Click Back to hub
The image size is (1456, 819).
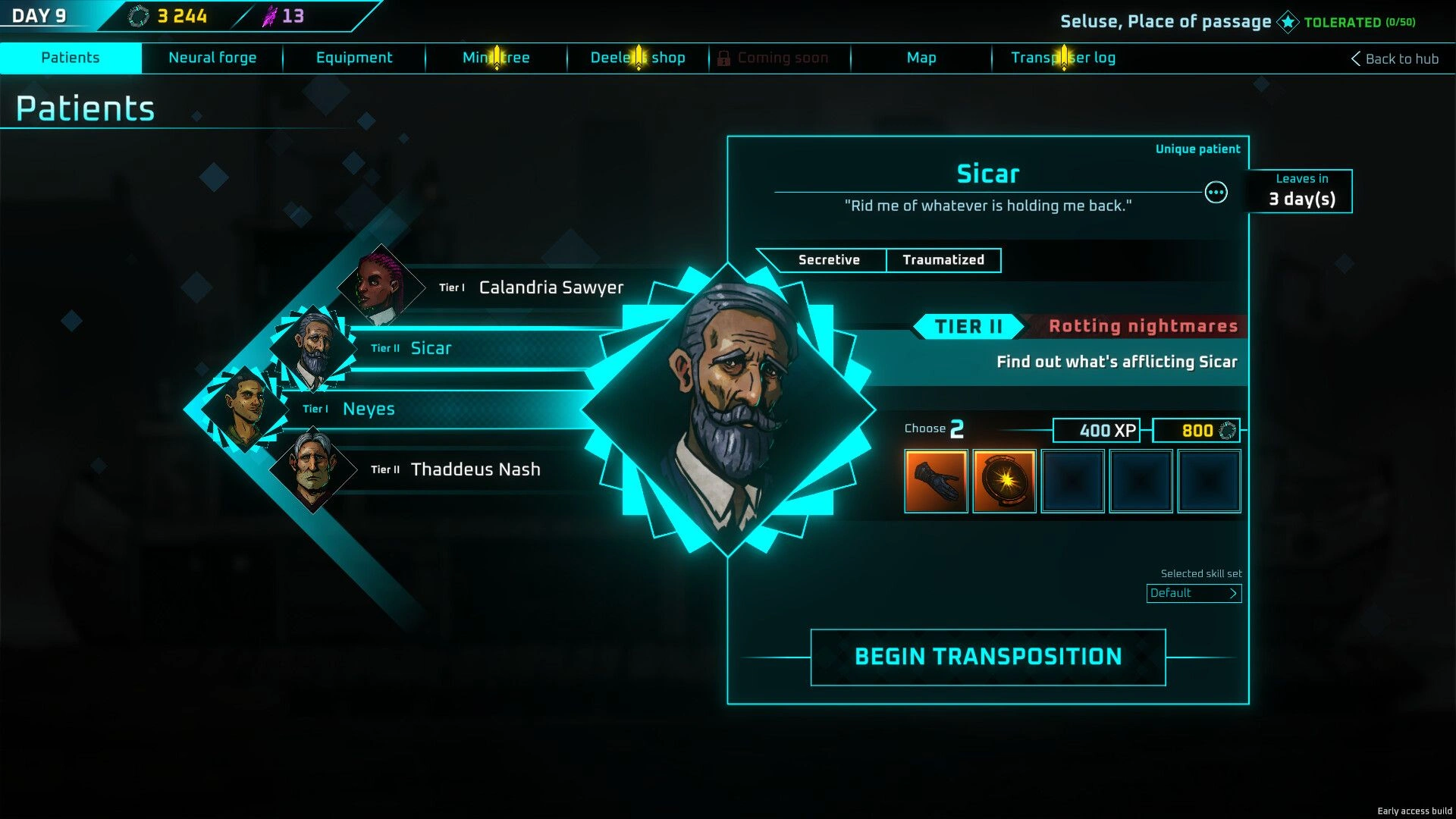click(x=1395, y=58)
